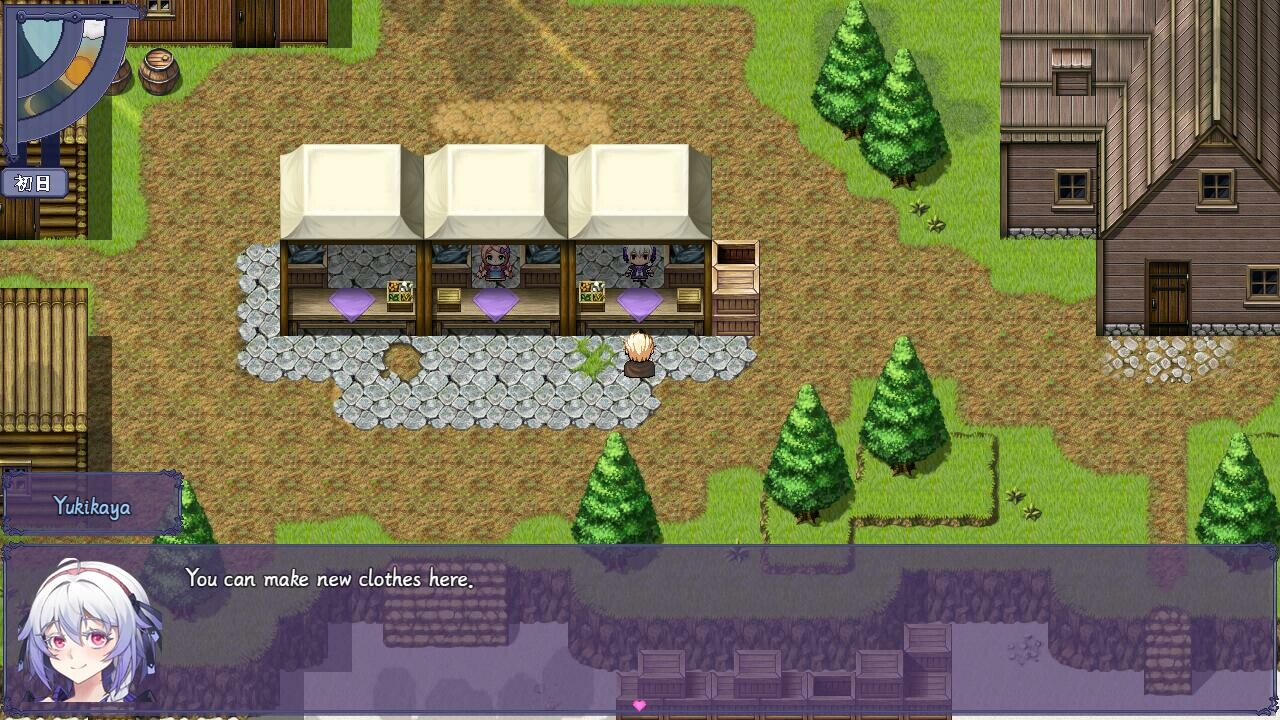This screenshot has height=720, width=1280.
Task: Click the vegetable crate on the left stall
Action: click(x=400, y=293)
